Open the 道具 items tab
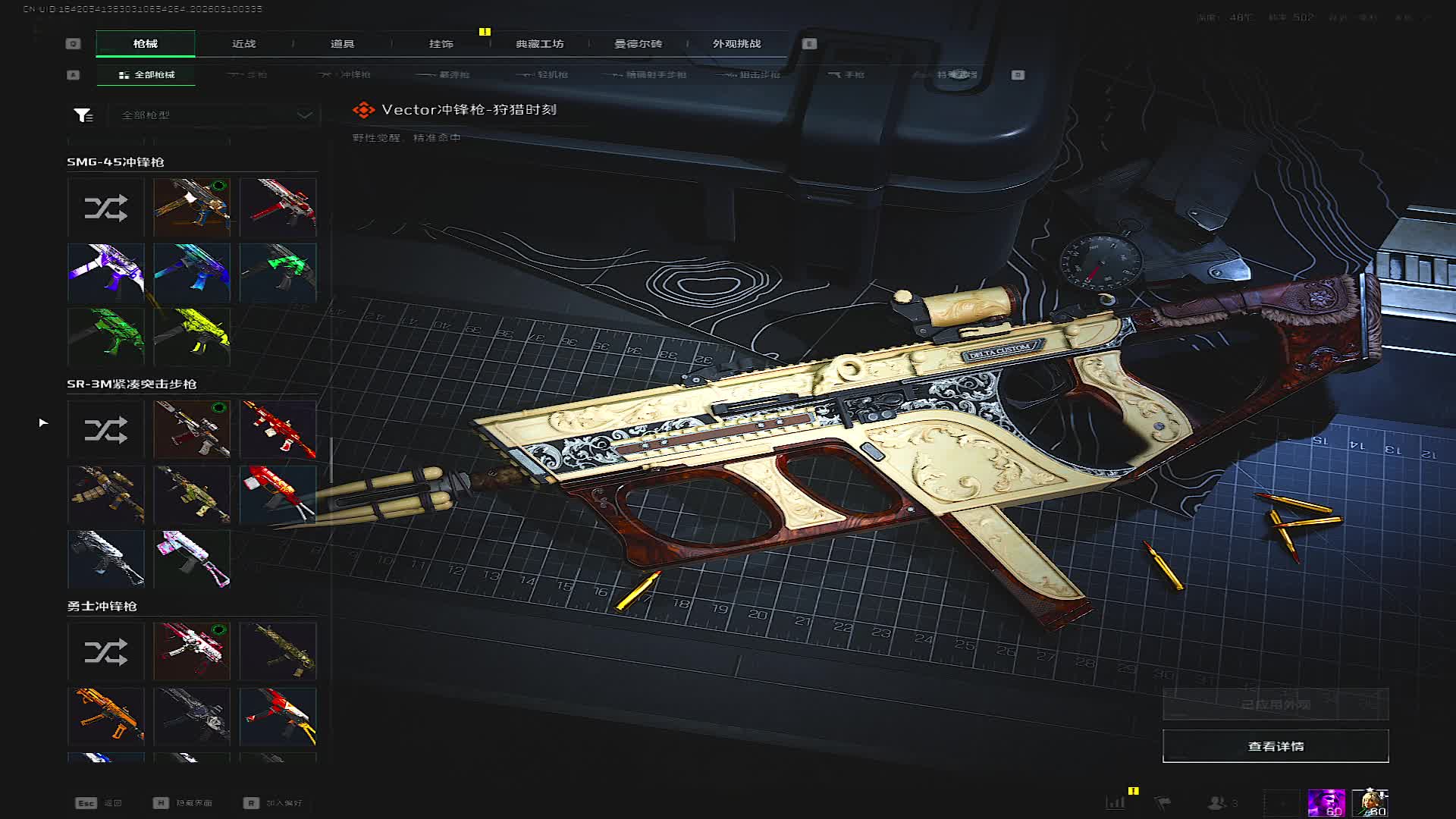1456x819 pixels. pos(342,44)
